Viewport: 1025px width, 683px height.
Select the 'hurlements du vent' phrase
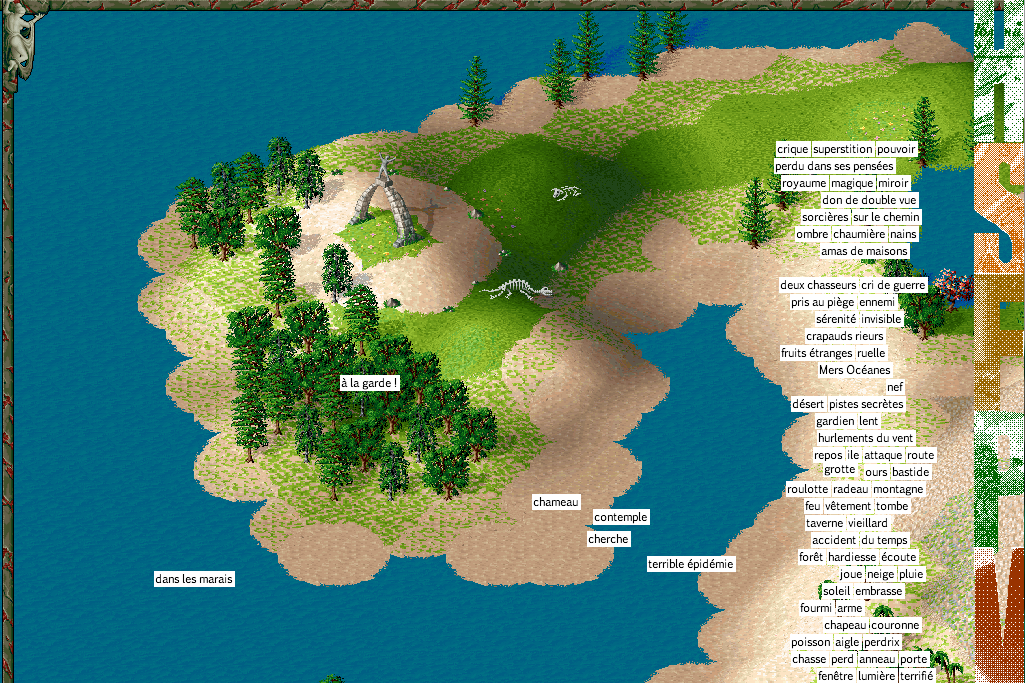point(866,438)
